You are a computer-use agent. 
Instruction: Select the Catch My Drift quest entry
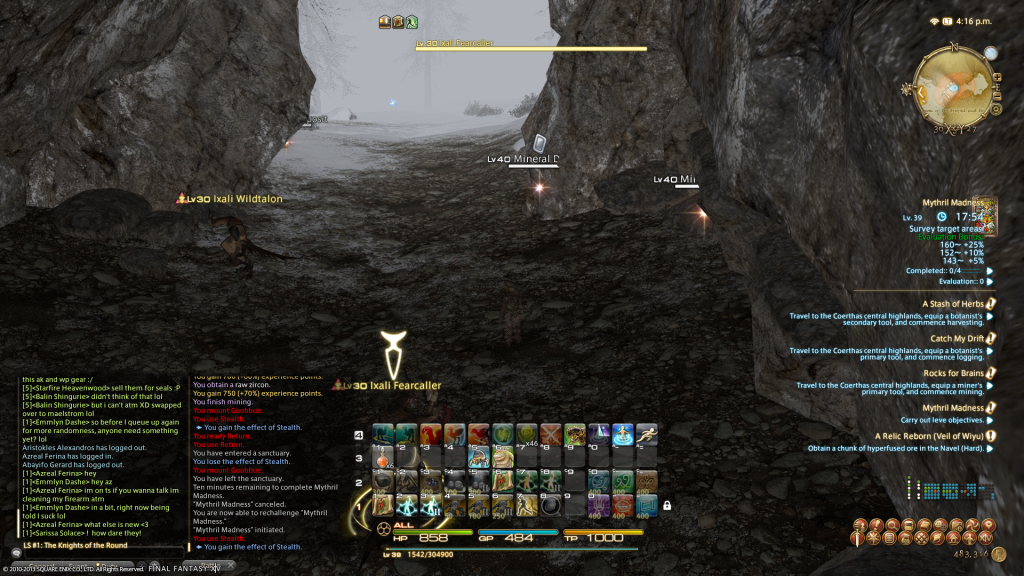point(957,339)
